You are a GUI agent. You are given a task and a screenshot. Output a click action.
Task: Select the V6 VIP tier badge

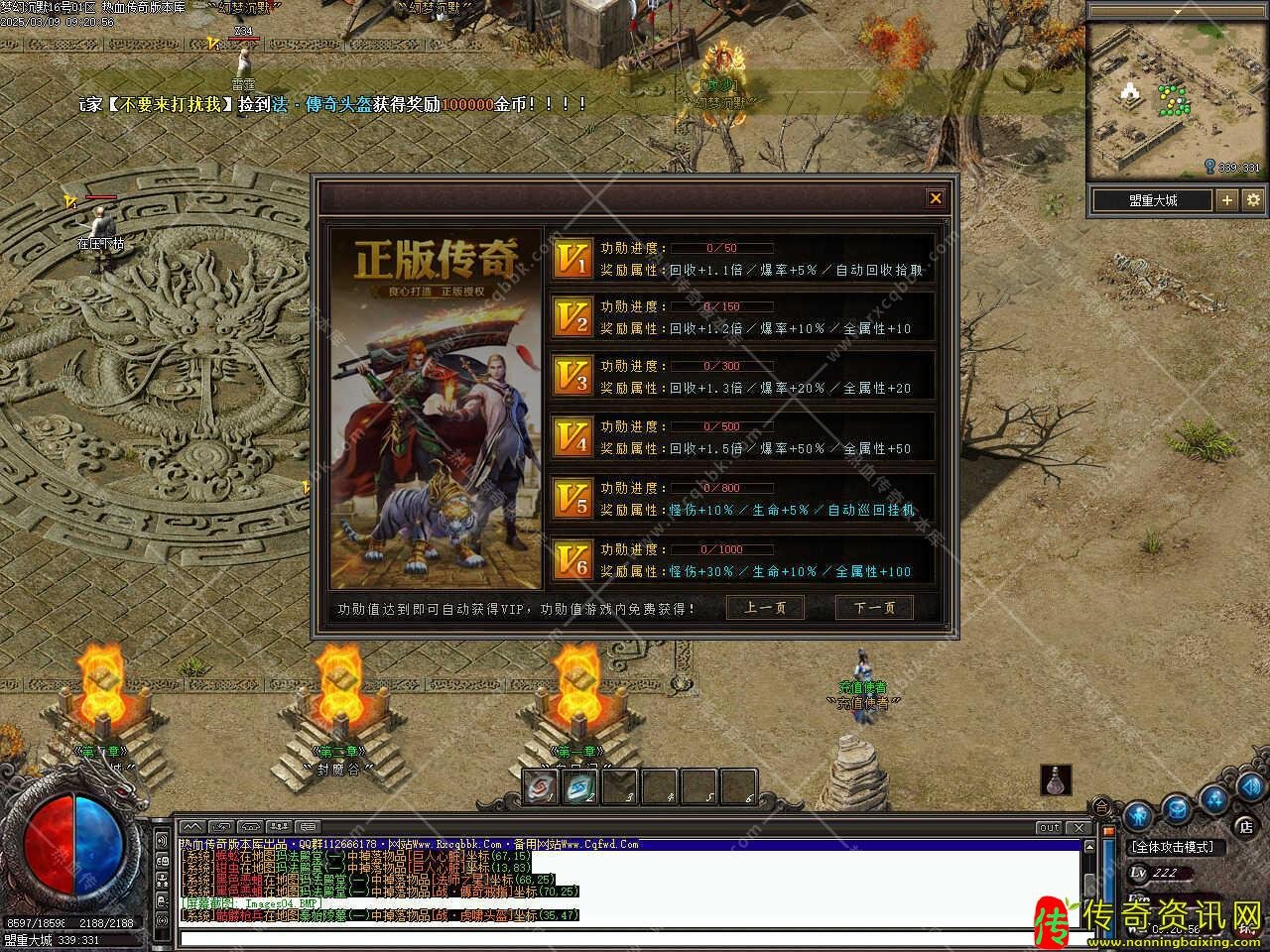(x=573, y=560)
